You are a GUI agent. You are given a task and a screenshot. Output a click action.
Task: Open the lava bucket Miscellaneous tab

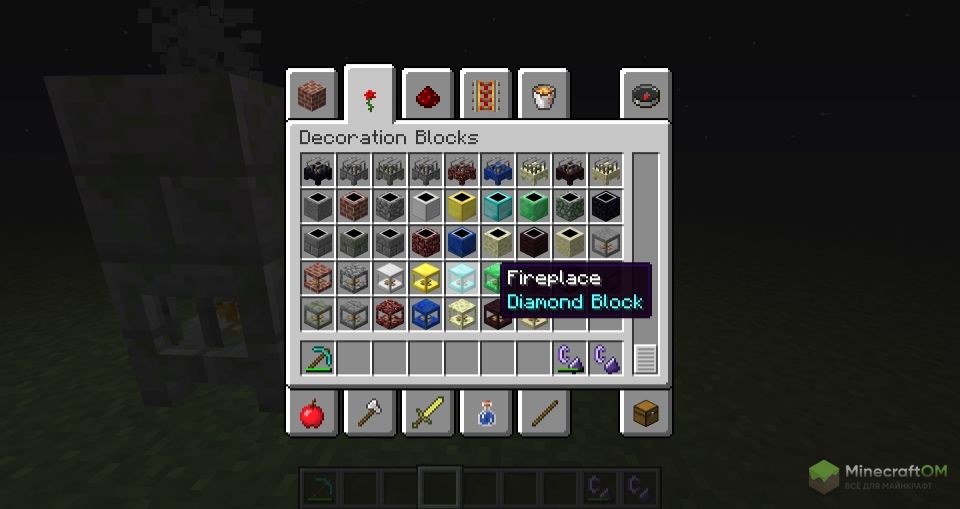click(x=543, y=96)
